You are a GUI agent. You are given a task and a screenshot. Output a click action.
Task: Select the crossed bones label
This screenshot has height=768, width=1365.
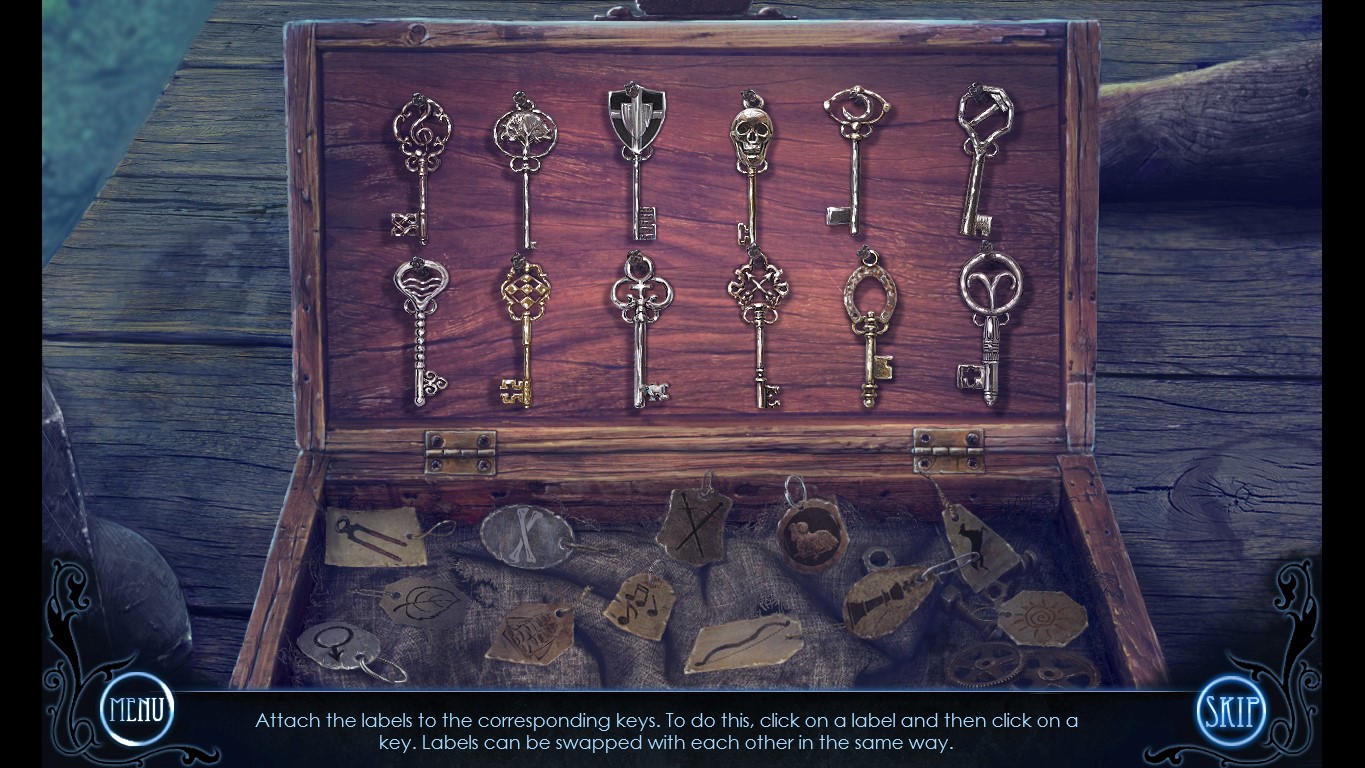click(526, 536)
